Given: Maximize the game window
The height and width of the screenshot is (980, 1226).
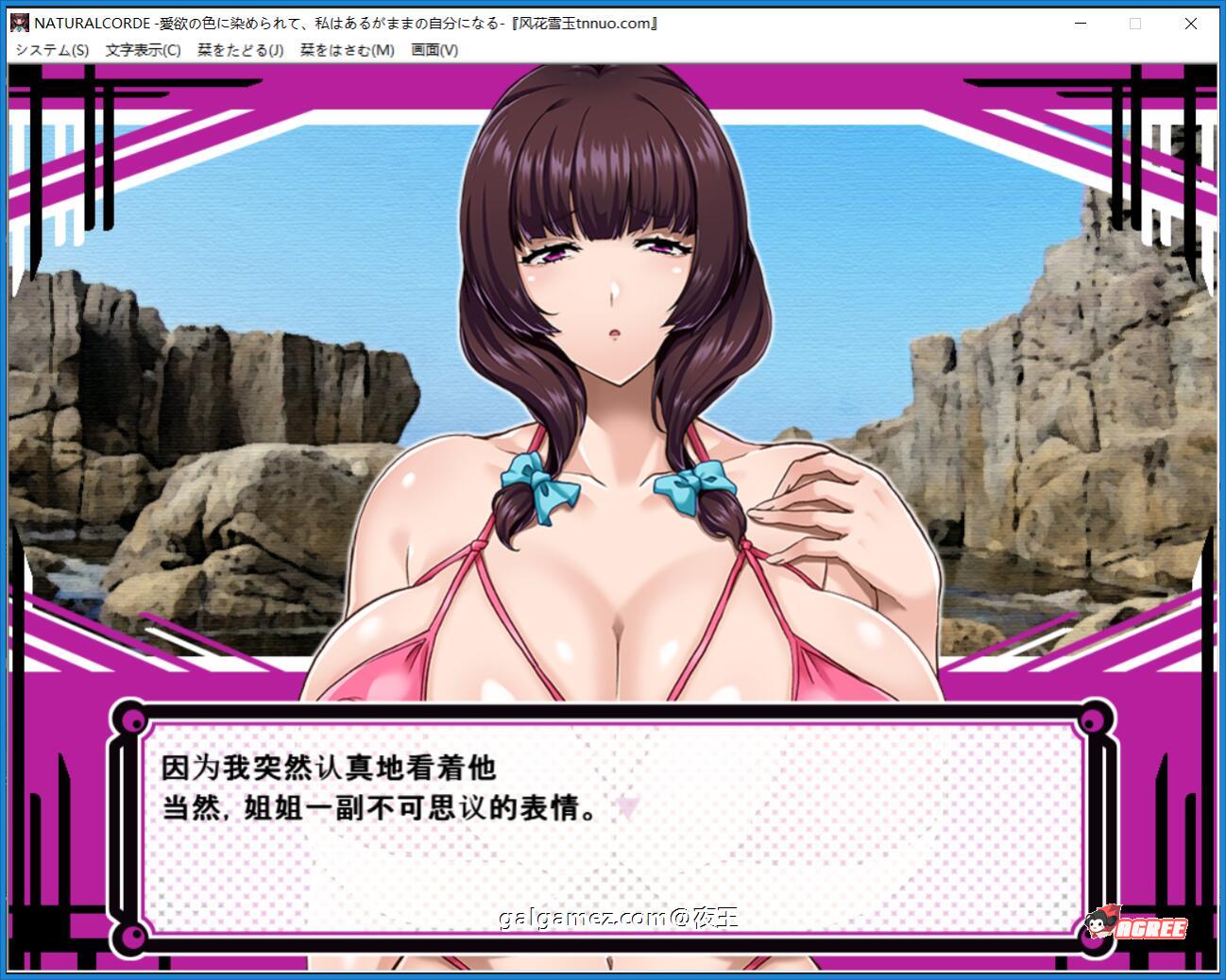Looking at the screenshot, I should (1135, 23).
